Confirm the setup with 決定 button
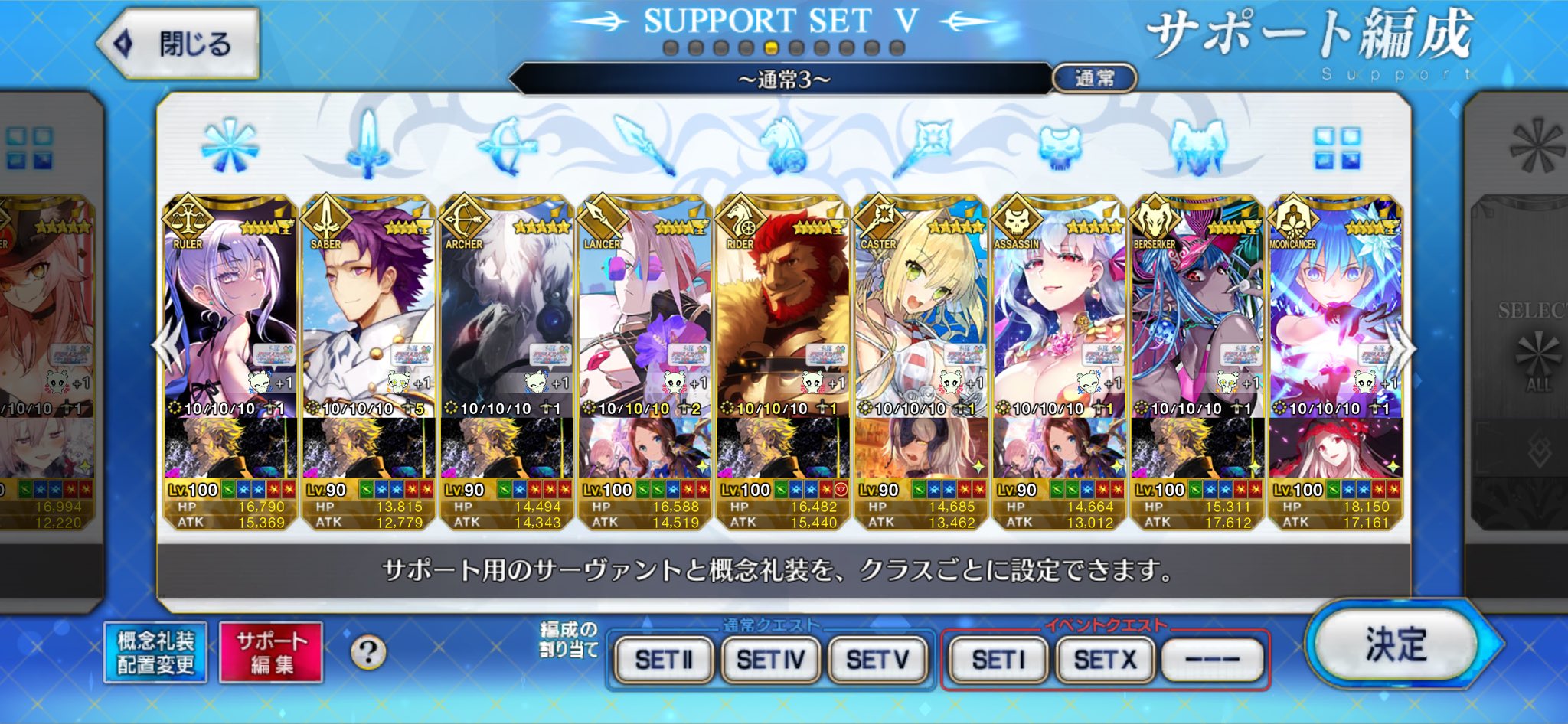 point(1395,644)
